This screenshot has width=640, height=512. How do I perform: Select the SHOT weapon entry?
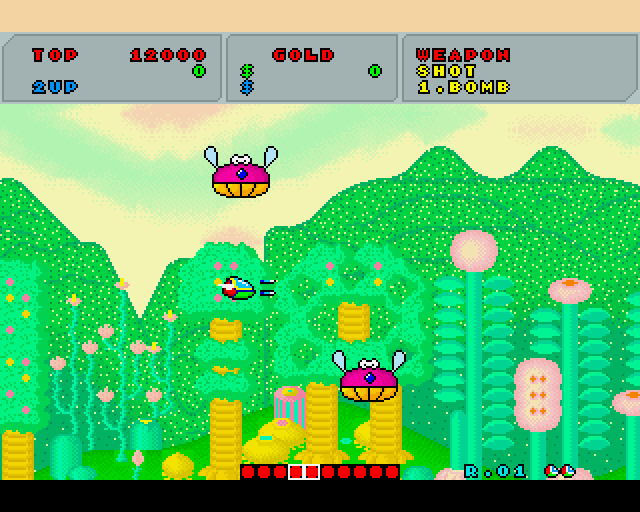coord(438,71)
